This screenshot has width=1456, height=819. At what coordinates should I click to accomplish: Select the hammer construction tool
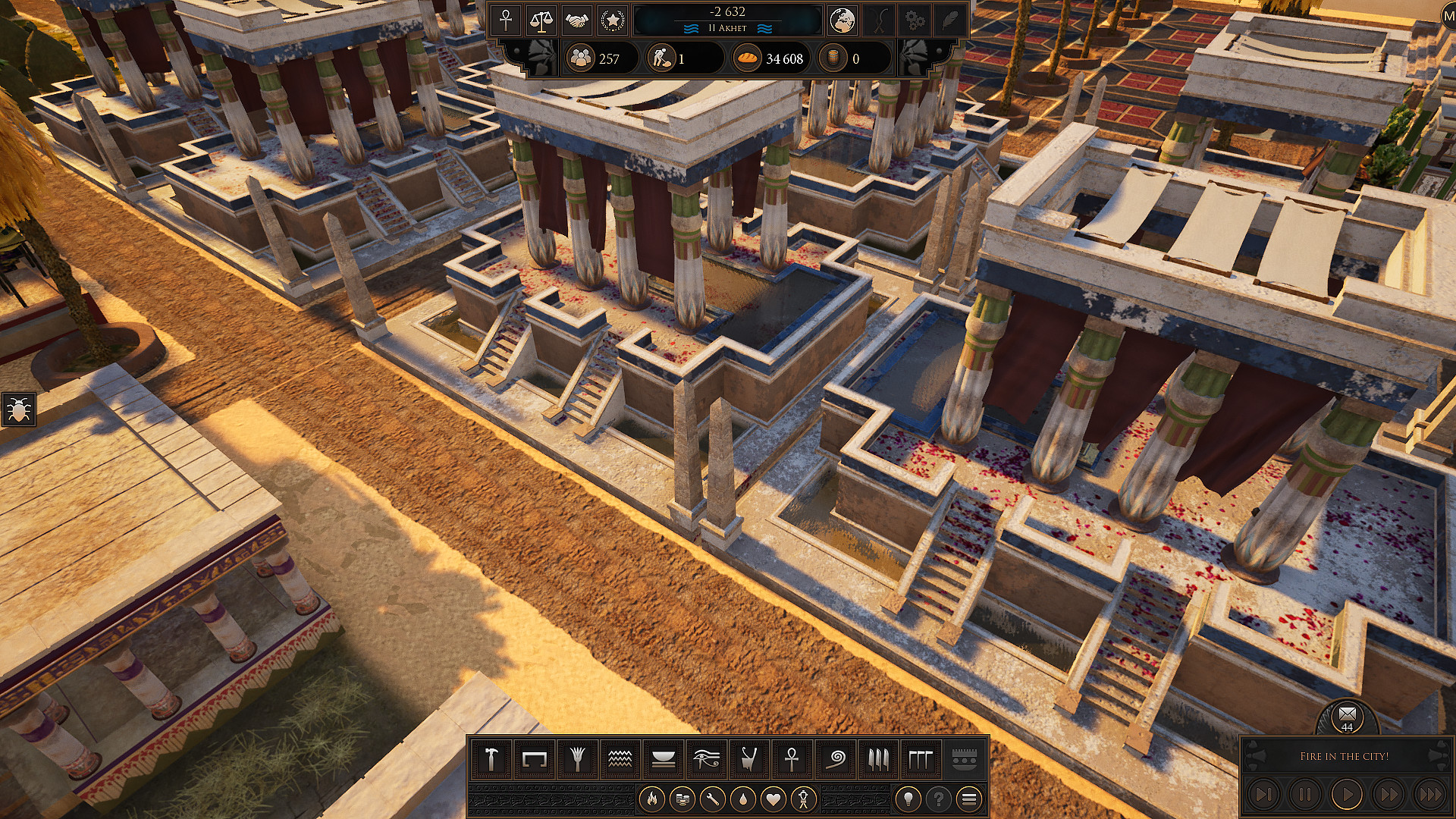click(491, 759)
